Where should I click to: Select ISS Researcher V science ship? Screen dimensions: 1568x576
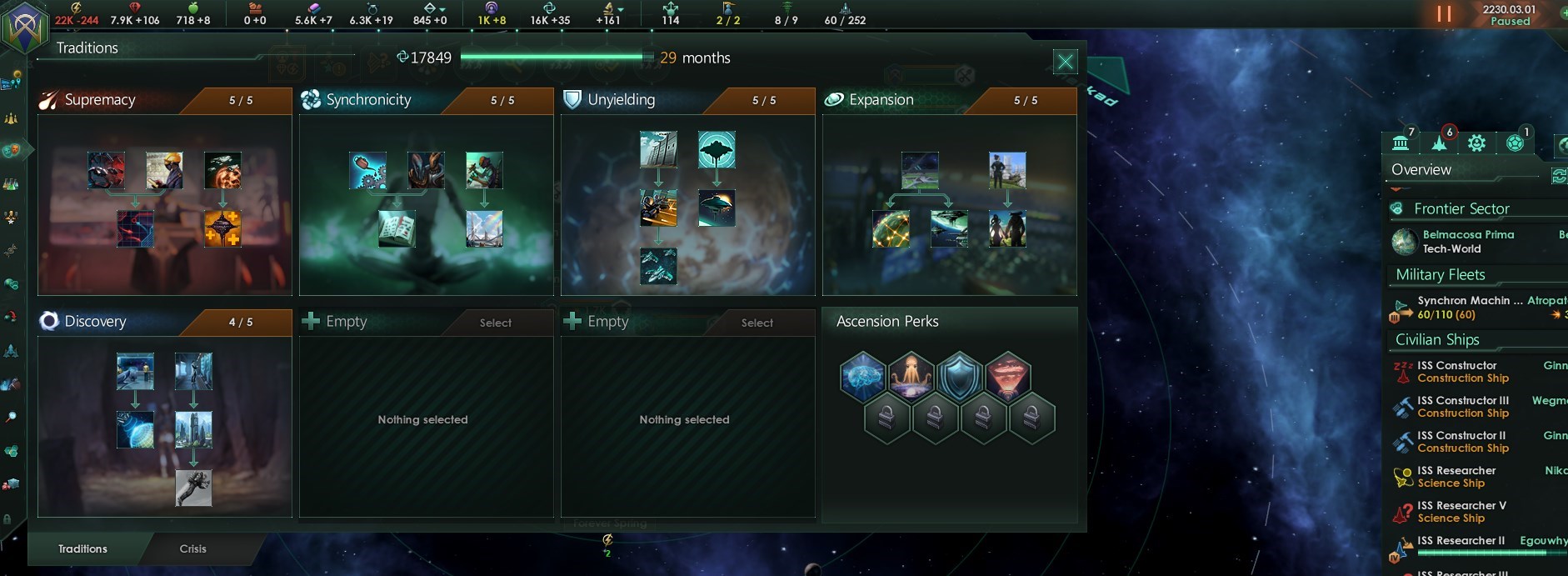coord(1462,512)
